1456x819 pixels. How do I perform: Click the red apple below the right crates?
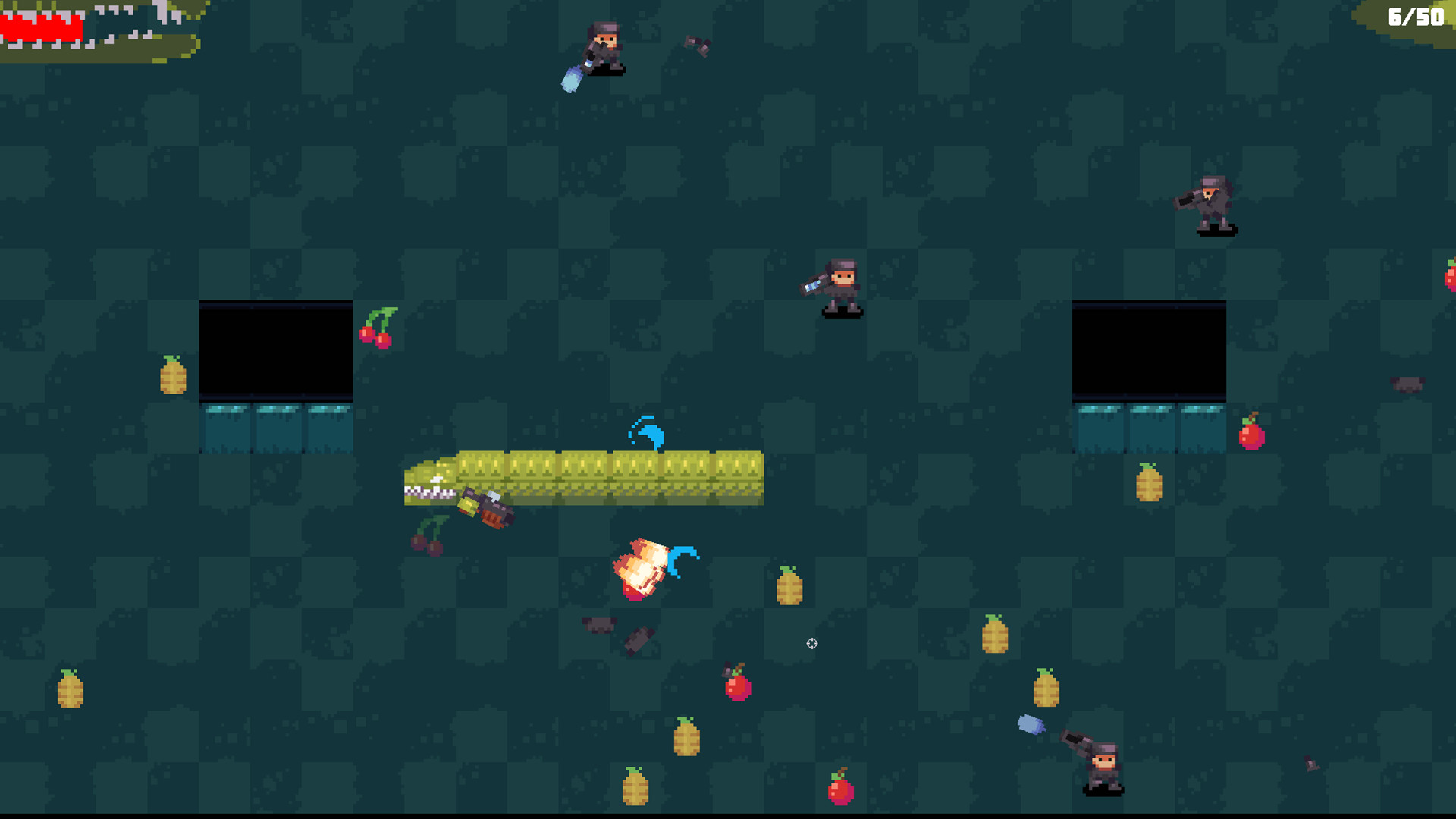[1252, 436]
